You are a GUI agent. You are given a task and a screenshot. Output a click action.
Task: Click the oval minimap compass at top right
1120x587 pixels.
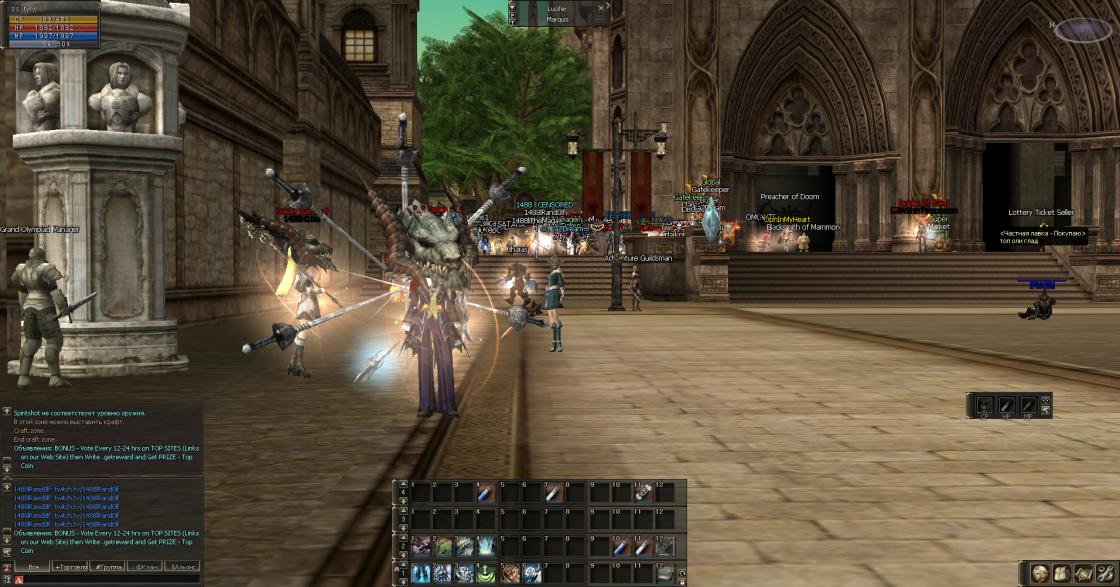pos(1083,30)
